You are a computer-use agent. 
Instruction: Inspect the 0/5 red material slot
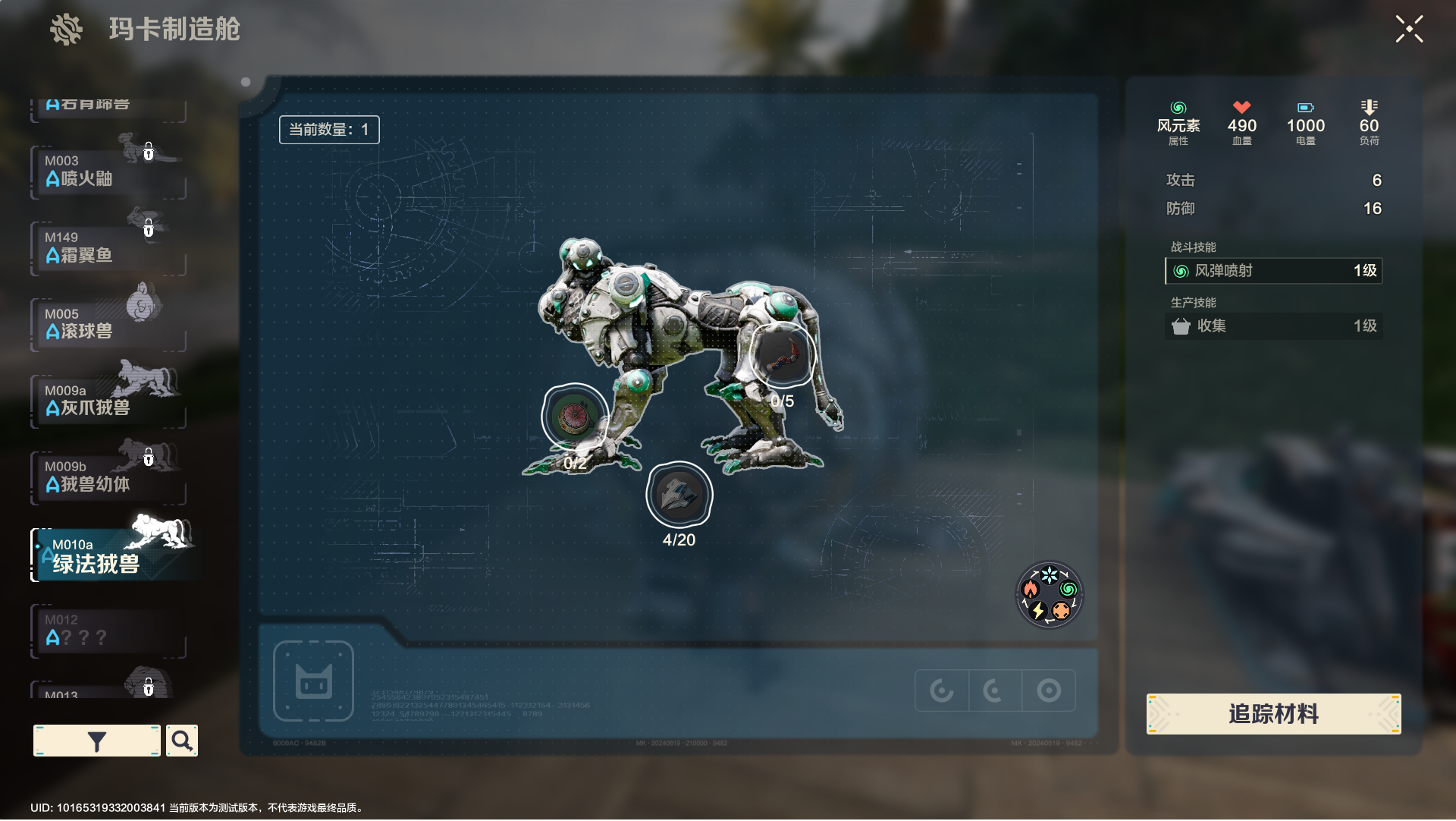click(783, 354)
